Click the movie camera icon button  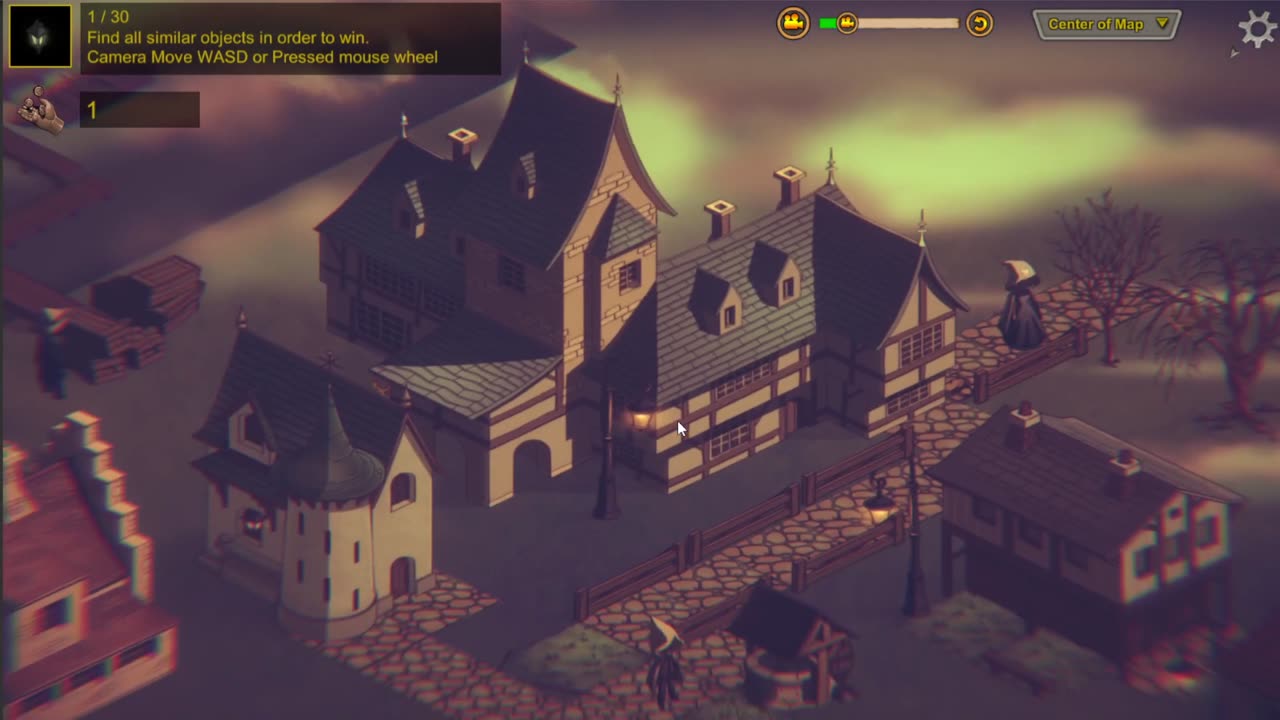pyautogui.click(x=793, y=23)
